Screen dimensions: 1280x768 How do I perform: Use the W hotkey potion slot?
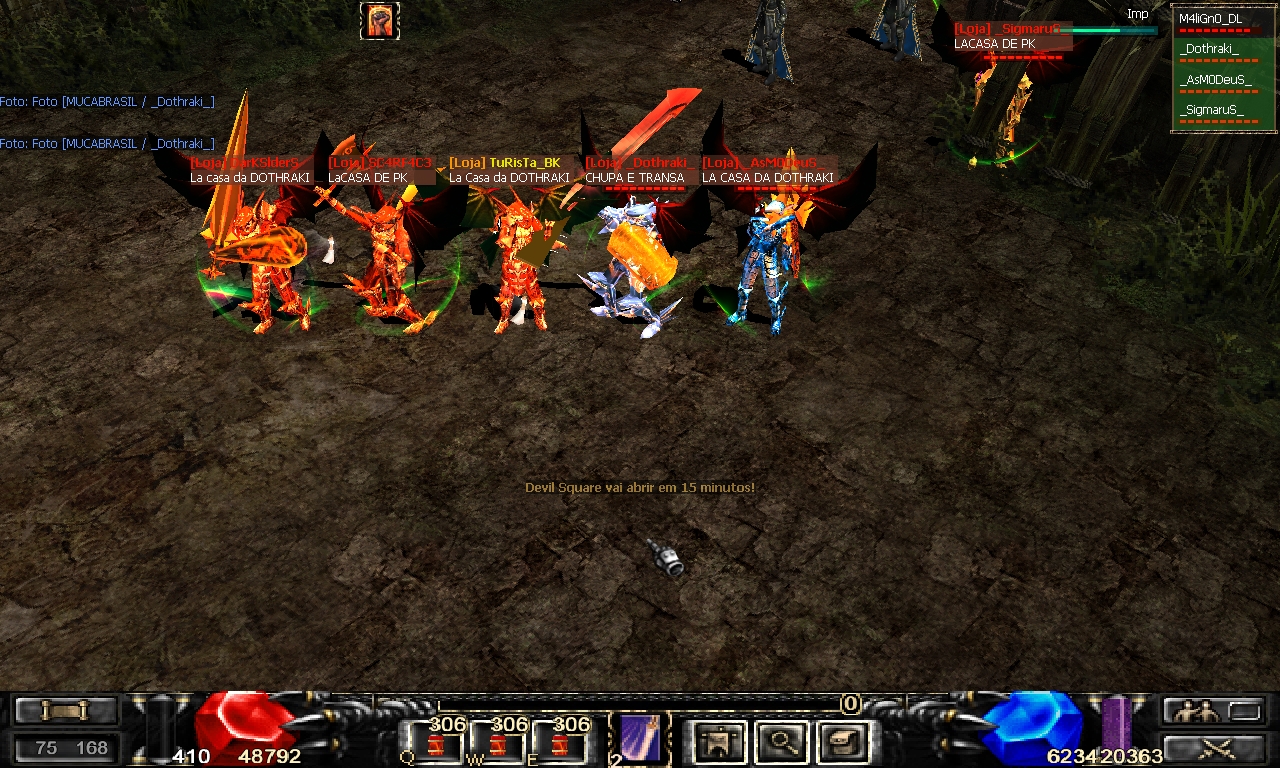[x=499, y=744]
